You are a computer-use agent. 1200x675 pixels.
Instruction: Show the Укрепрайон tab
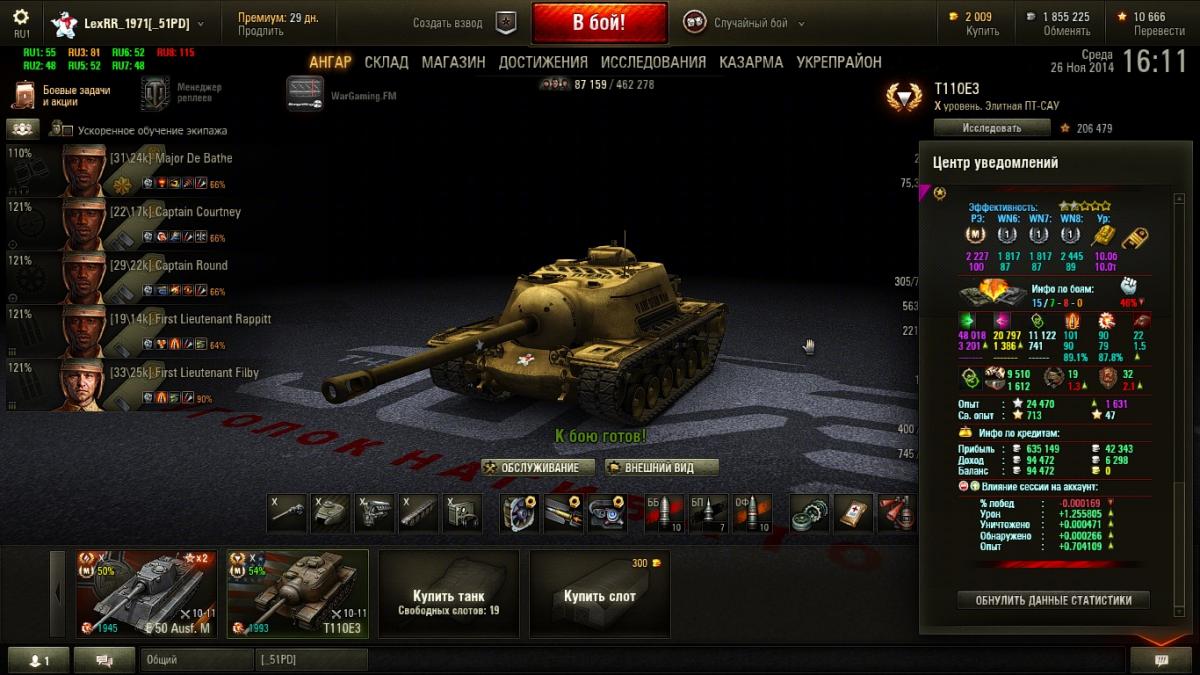839,62
